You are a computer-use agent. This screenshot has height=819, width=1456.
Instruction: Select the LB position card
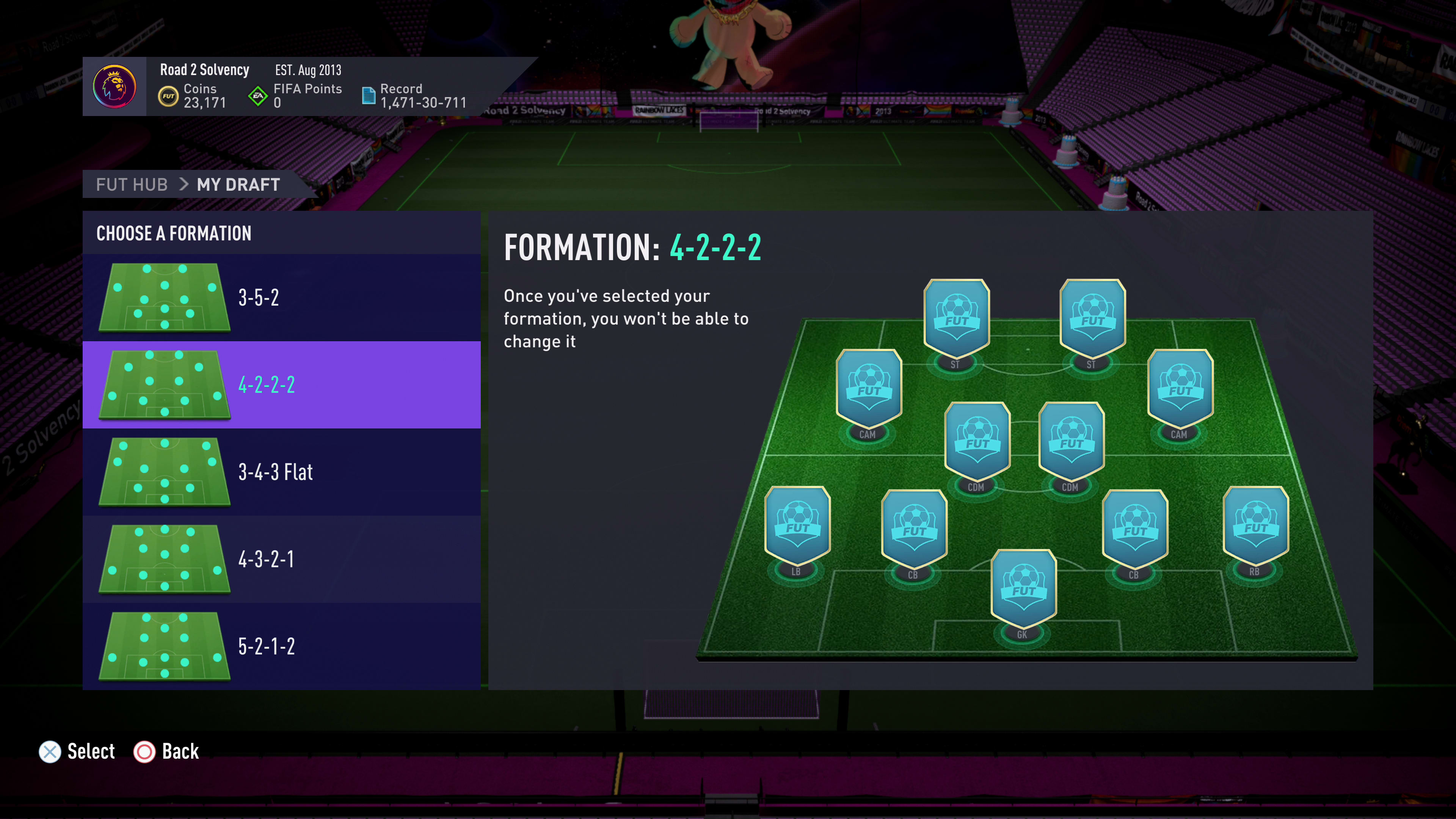797,526
